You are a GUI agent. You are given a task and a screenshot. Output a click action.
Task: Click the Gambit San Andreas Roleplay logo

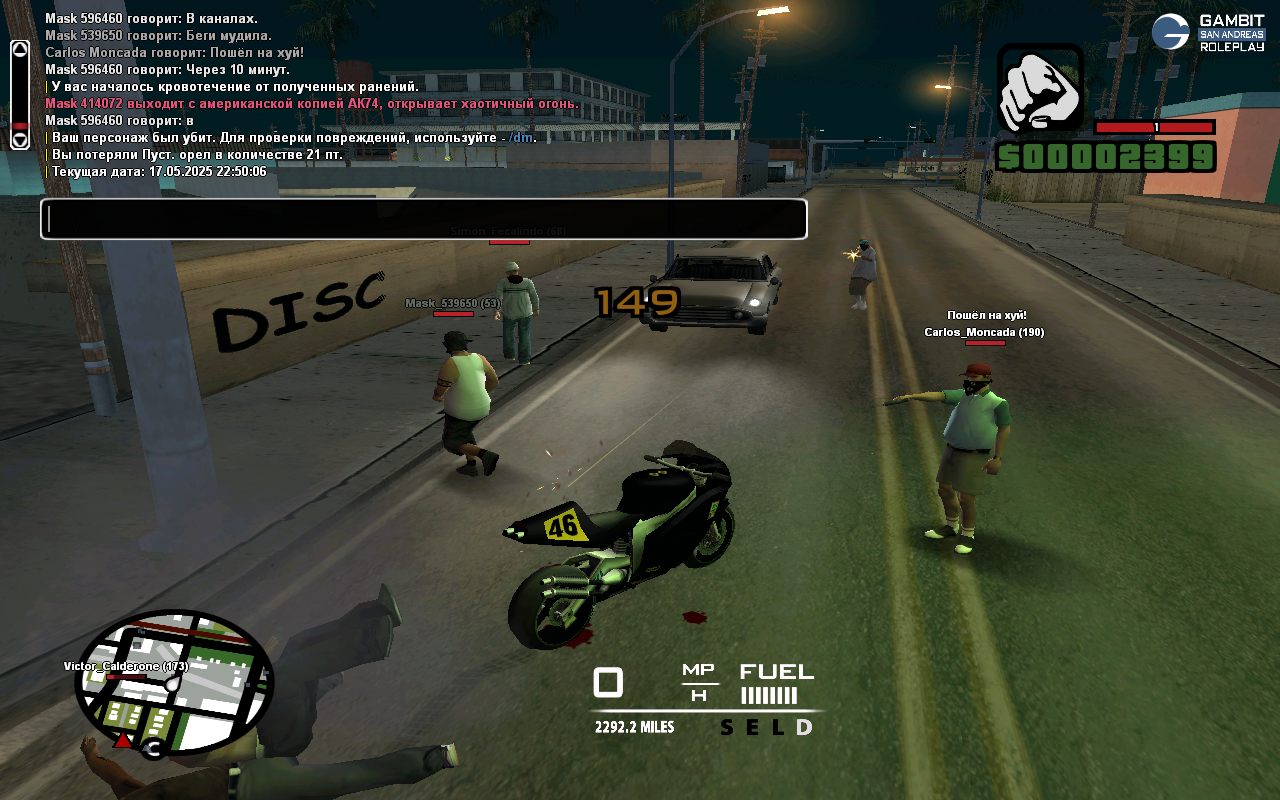(x=1208, y=33)
